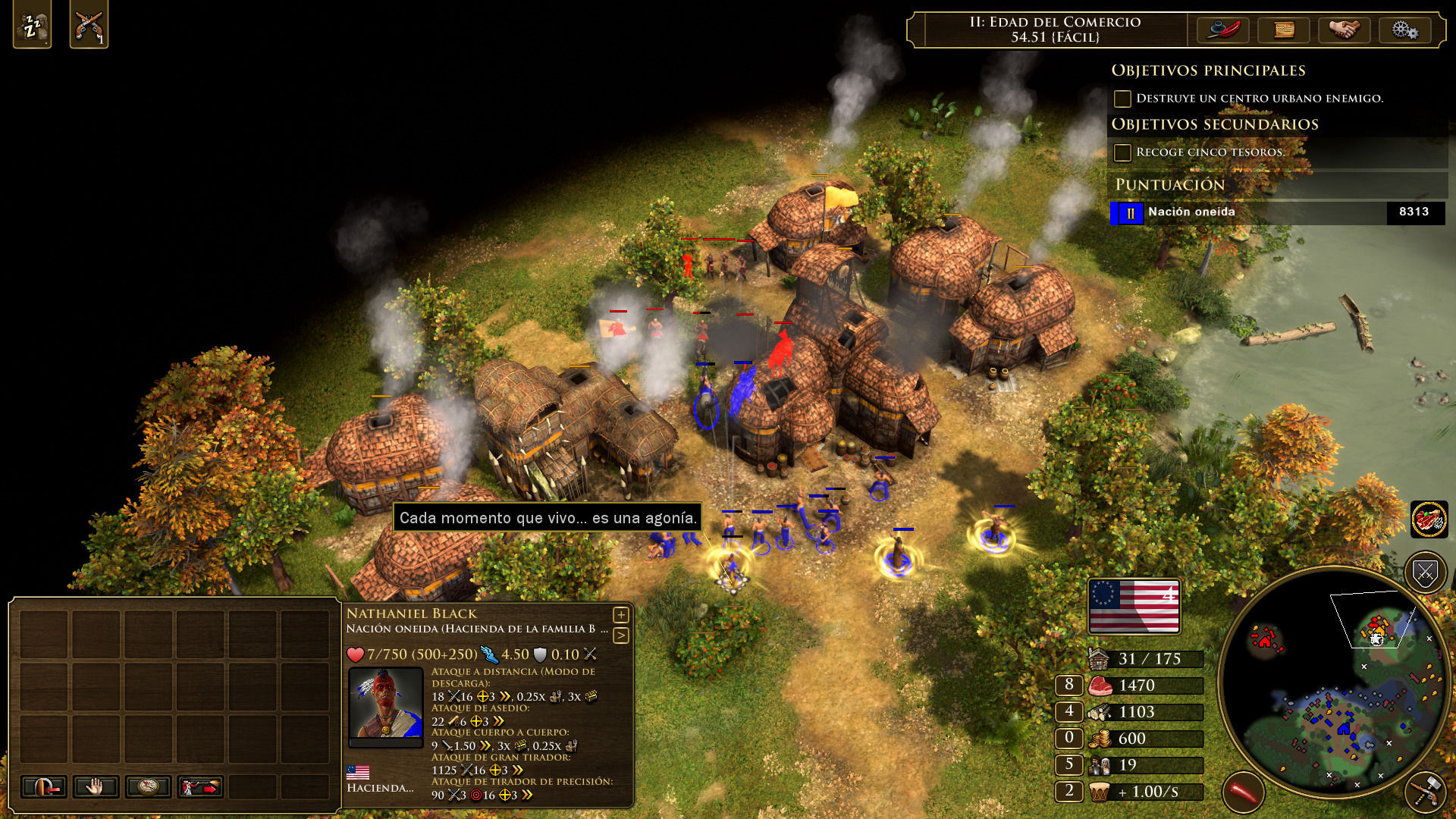This screenshot has width=1456, height=819.
Task: Activate the musketeer firing ability button
Action: pos(200,787)
